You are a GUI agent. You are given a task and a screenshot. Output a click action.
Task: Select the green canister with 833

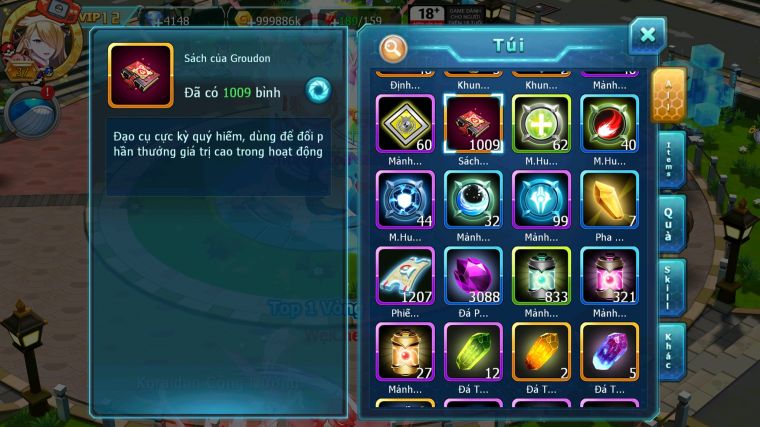click(x=541, y=275)
